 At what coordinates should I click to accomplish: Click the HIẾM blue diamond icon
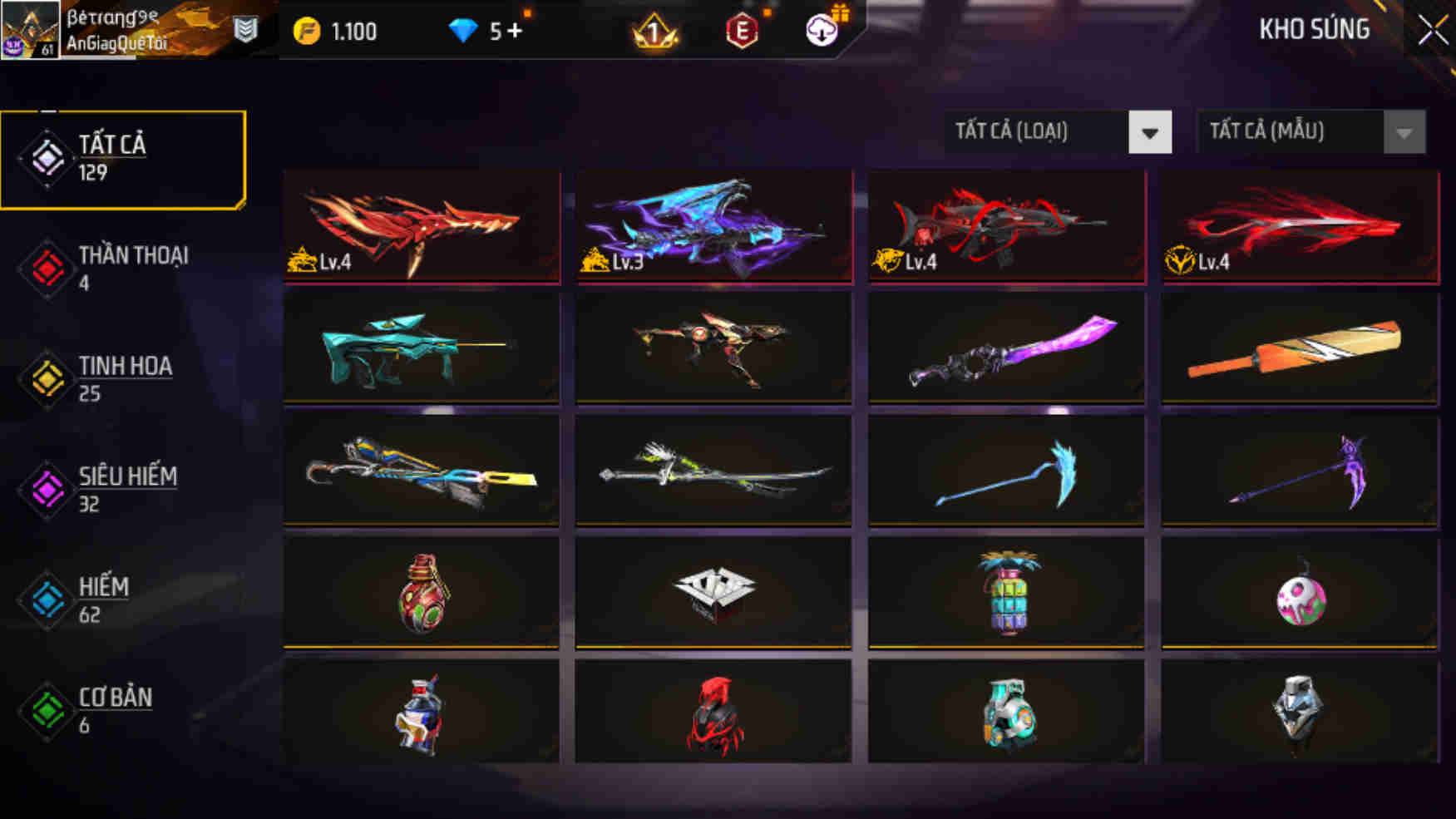[x=47, y=598]
